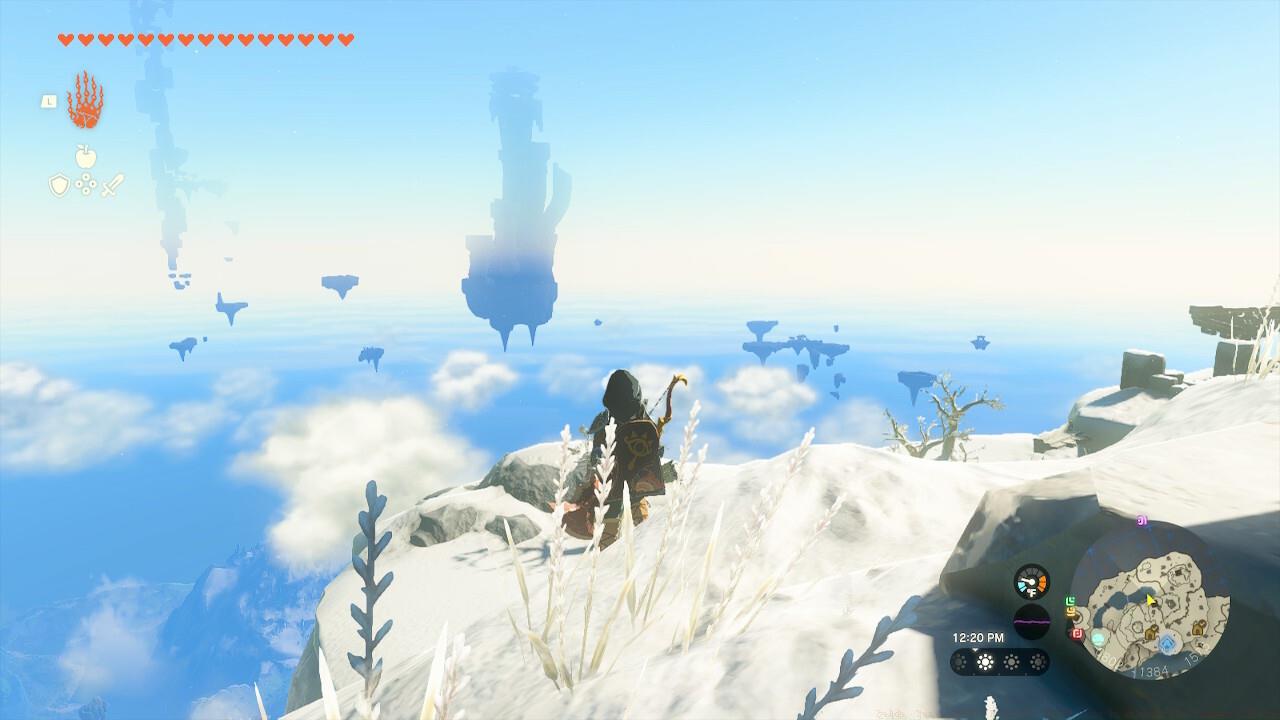Viewport: 1280px width, 720px height.
Task: Click the blue shrine icon on the minimap
Action: [x=1168, y=642]
